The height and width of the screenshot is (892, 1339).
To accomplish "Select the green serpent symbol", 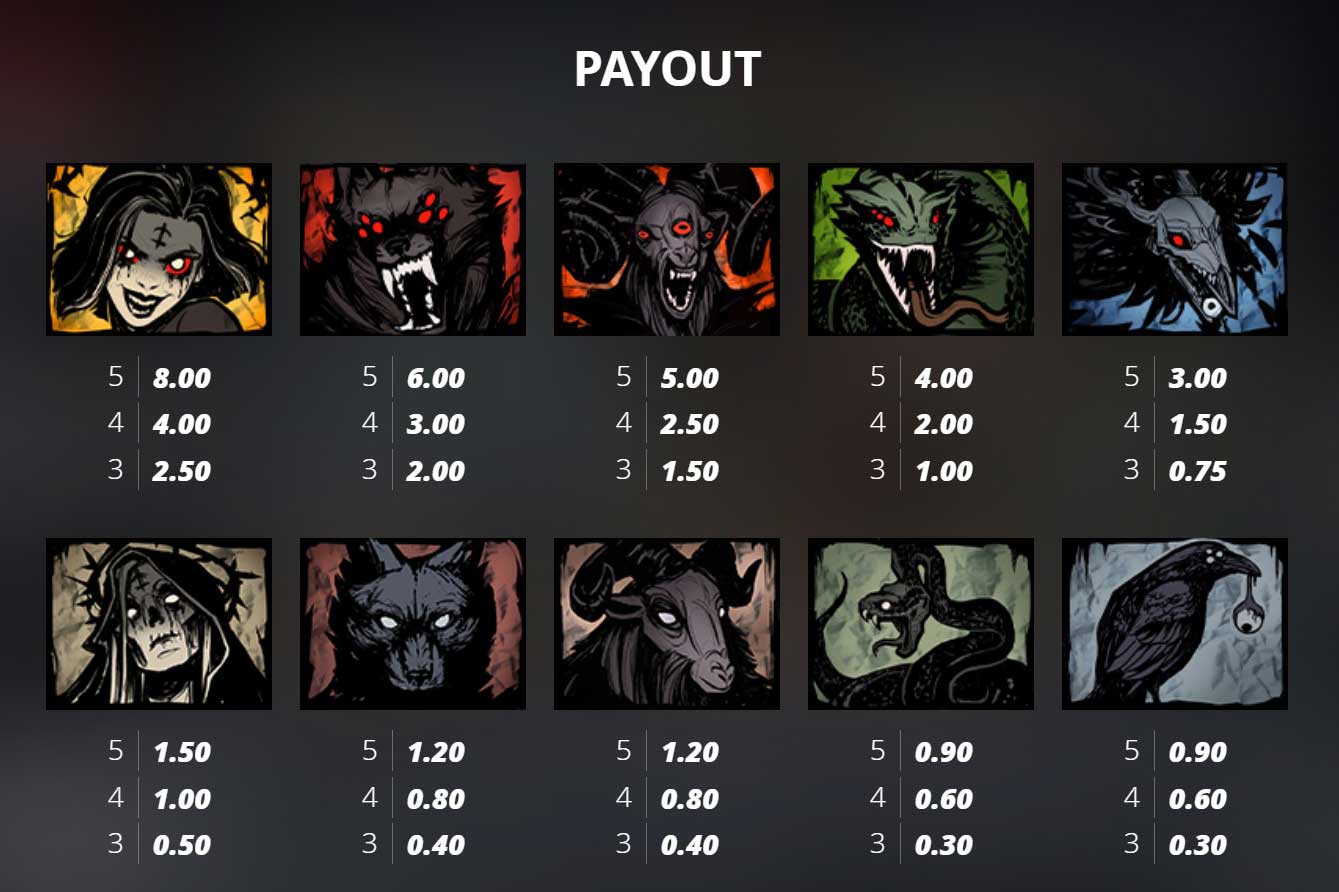I will [x=921, y=249].
